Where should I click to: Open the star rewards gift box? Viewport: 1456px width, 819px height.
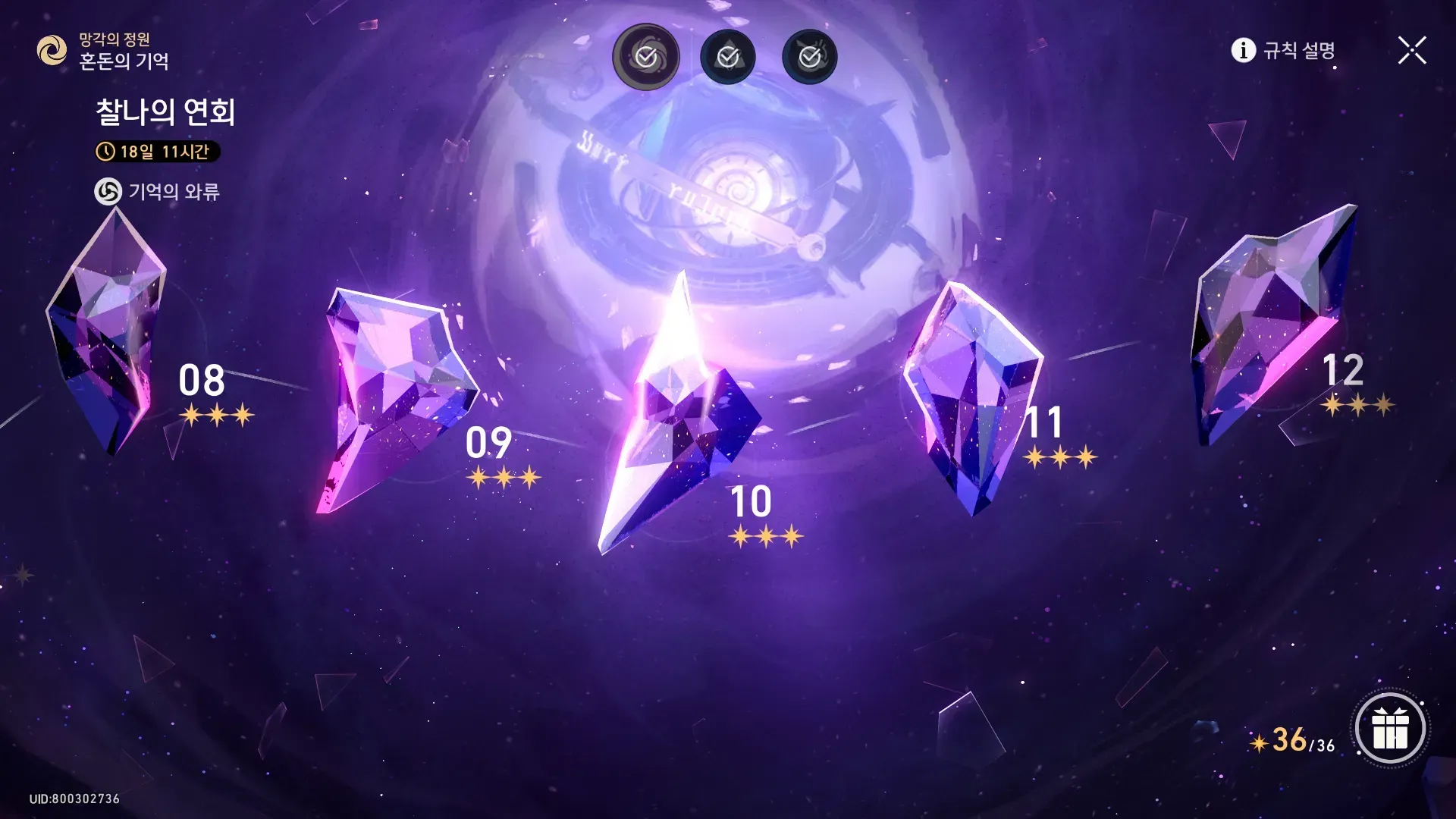click(x=1390, y=729)
